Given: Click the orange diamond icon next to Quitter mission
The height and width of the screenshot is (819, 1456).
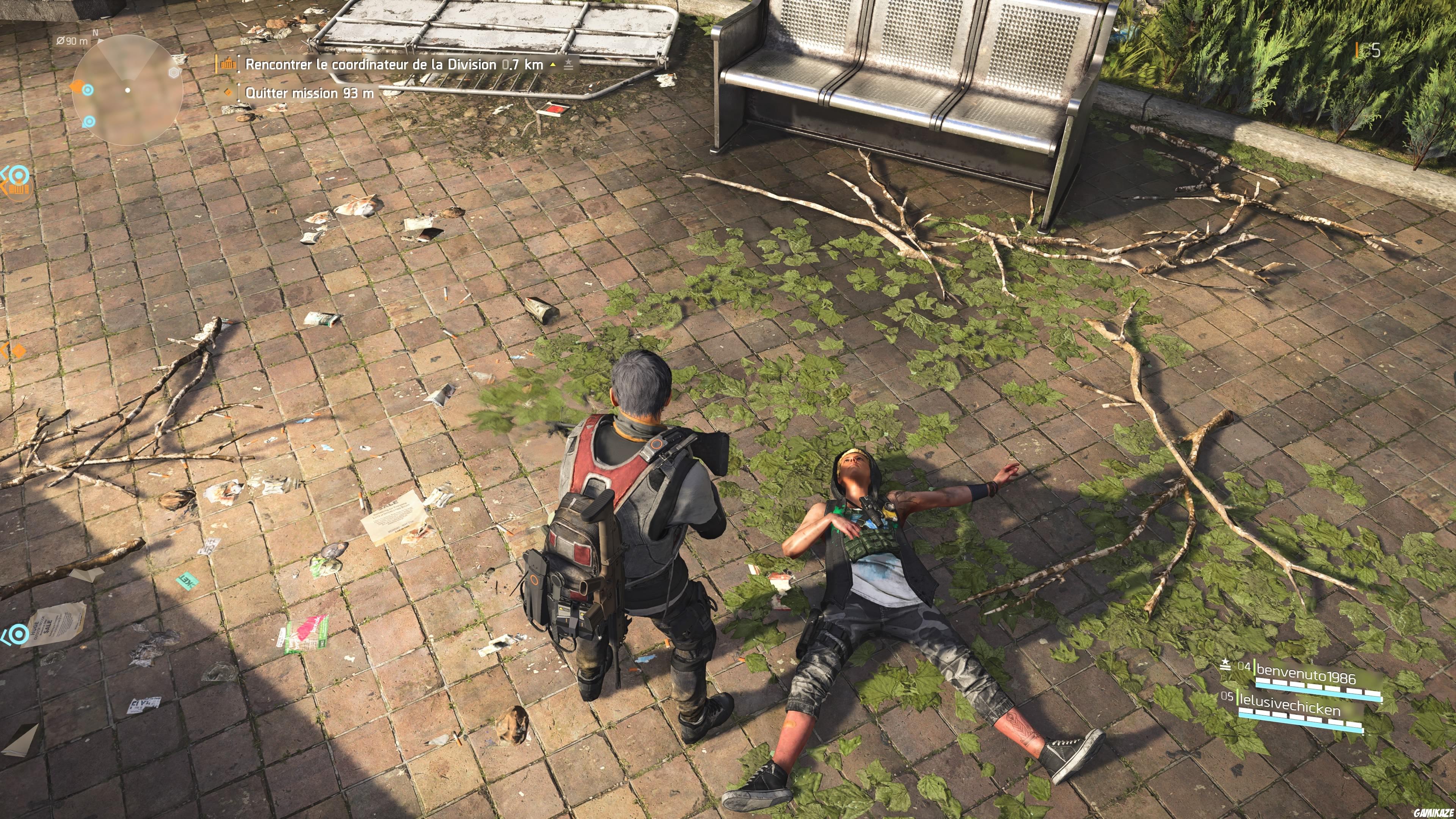Looking at the screenshot, I should (x=228, y=93).
